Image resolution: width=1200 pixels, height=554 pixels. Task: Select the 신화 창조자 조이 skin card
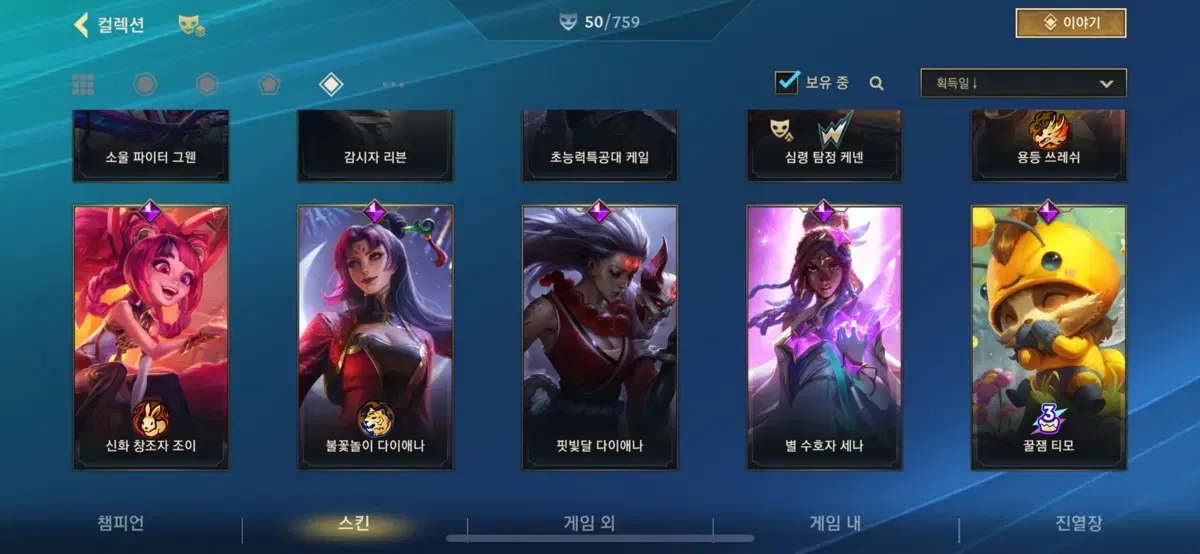tap(150, 336)
